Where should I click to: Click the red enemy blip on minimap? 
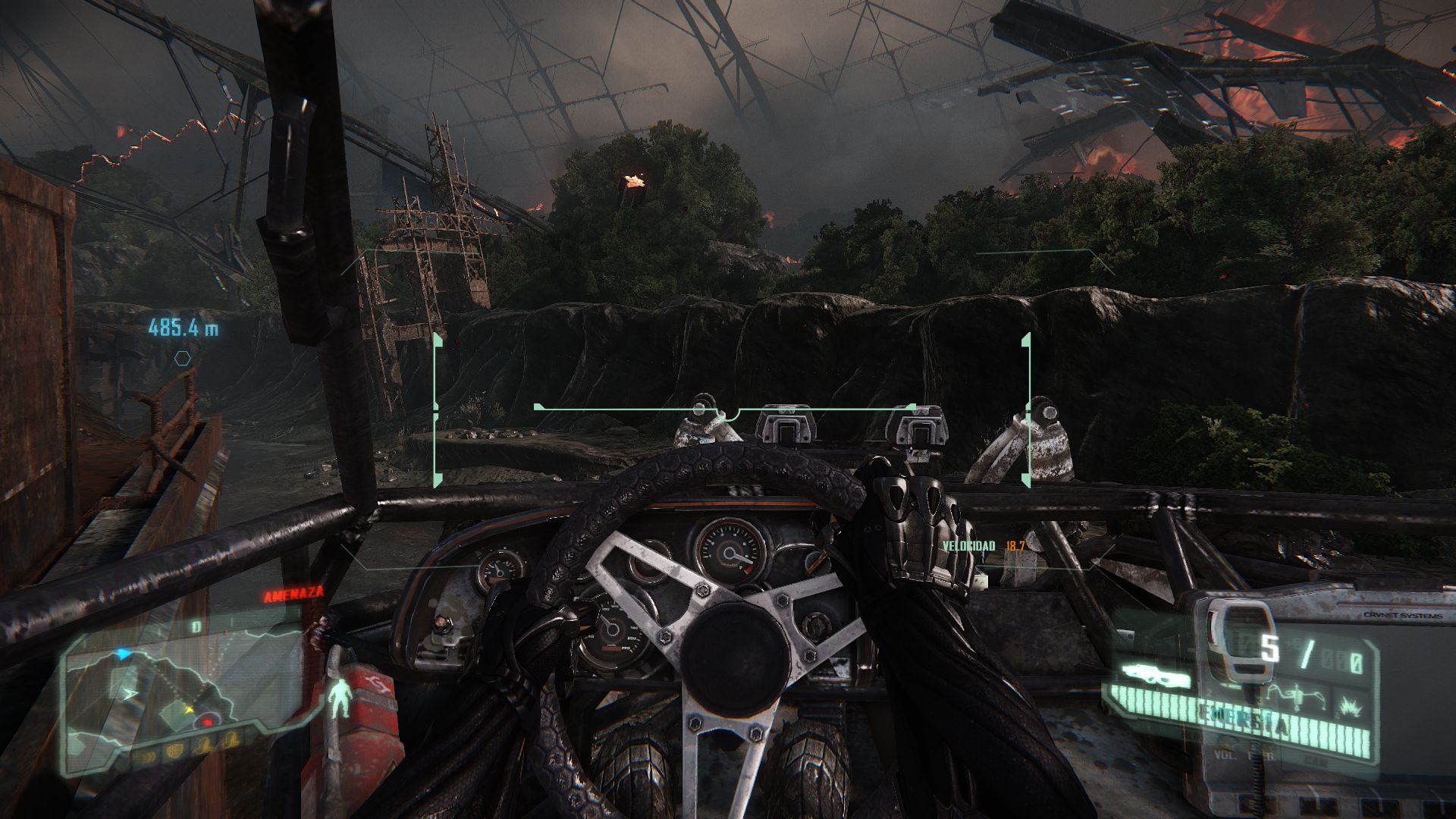[206, 723]
